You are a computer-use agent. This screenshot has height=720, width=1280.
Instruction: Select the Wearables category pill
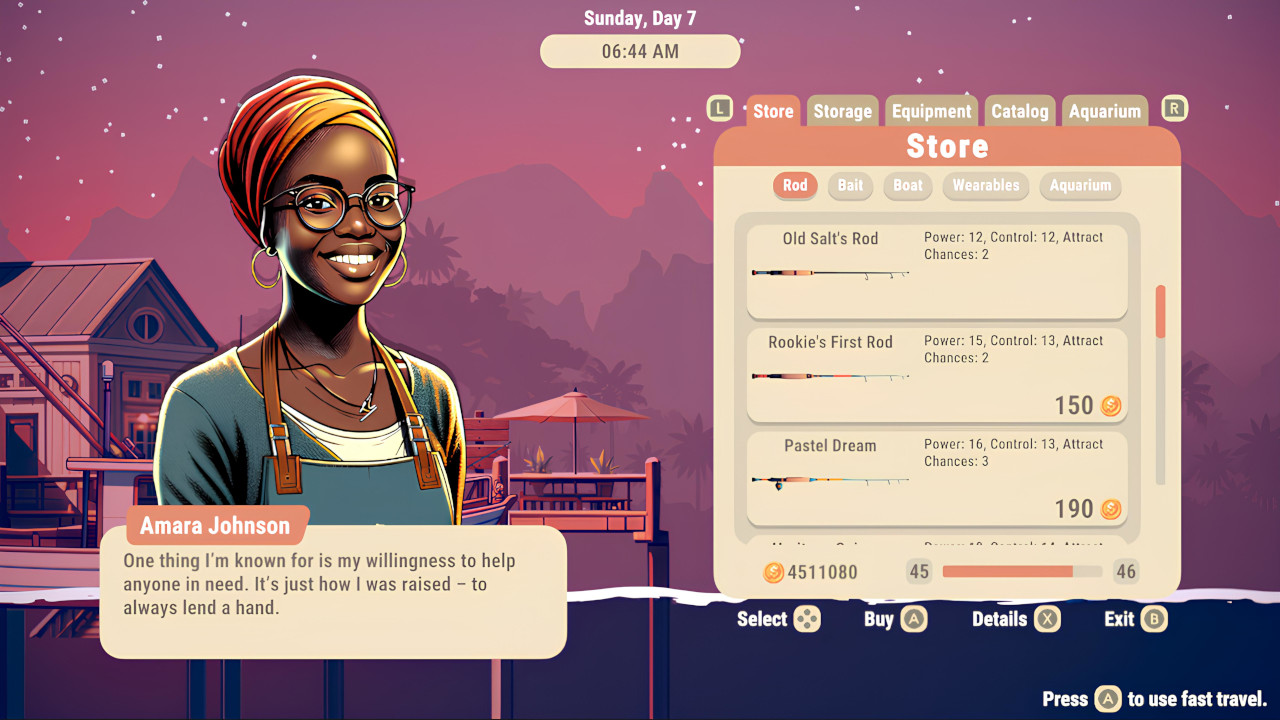click(986, 186)
